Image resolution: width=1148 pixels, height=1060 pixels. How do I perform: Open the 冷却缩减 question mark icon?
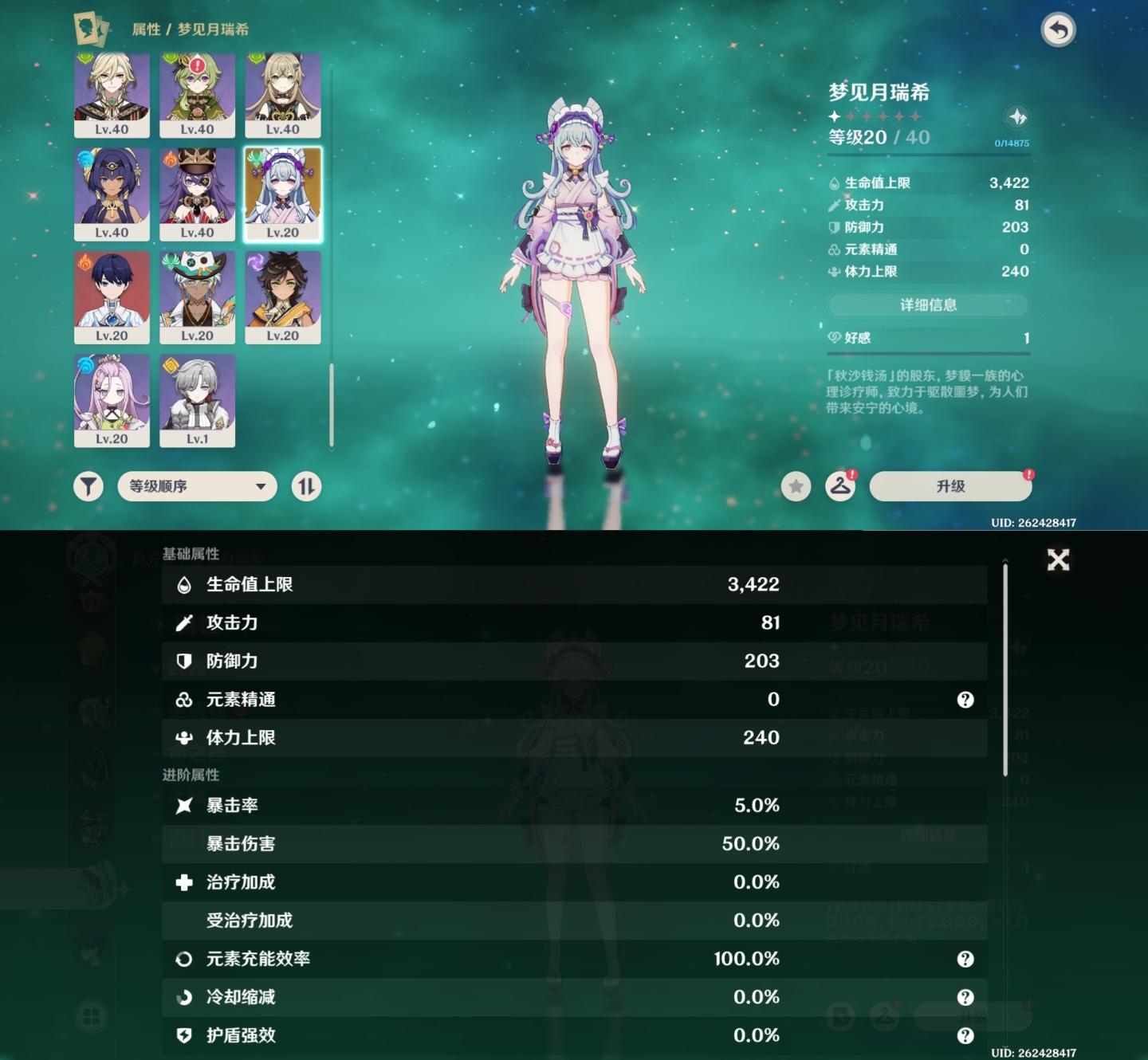pos(965,997)
